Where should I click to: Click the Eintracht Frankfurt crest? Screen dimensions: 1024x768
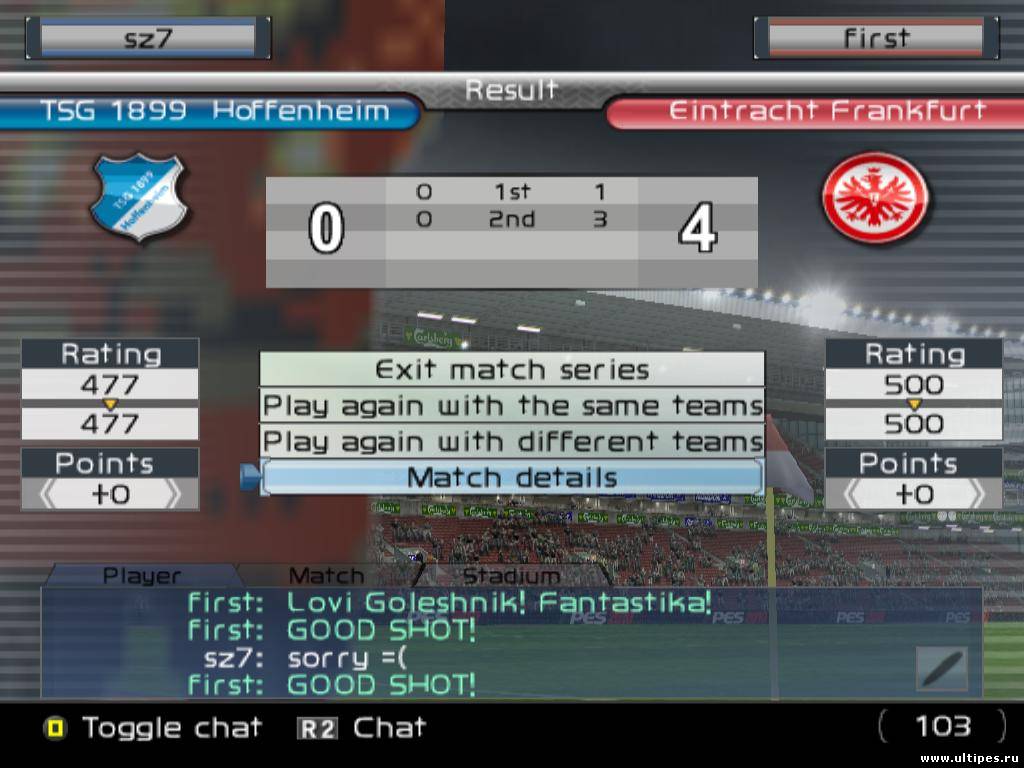(875, 197)
